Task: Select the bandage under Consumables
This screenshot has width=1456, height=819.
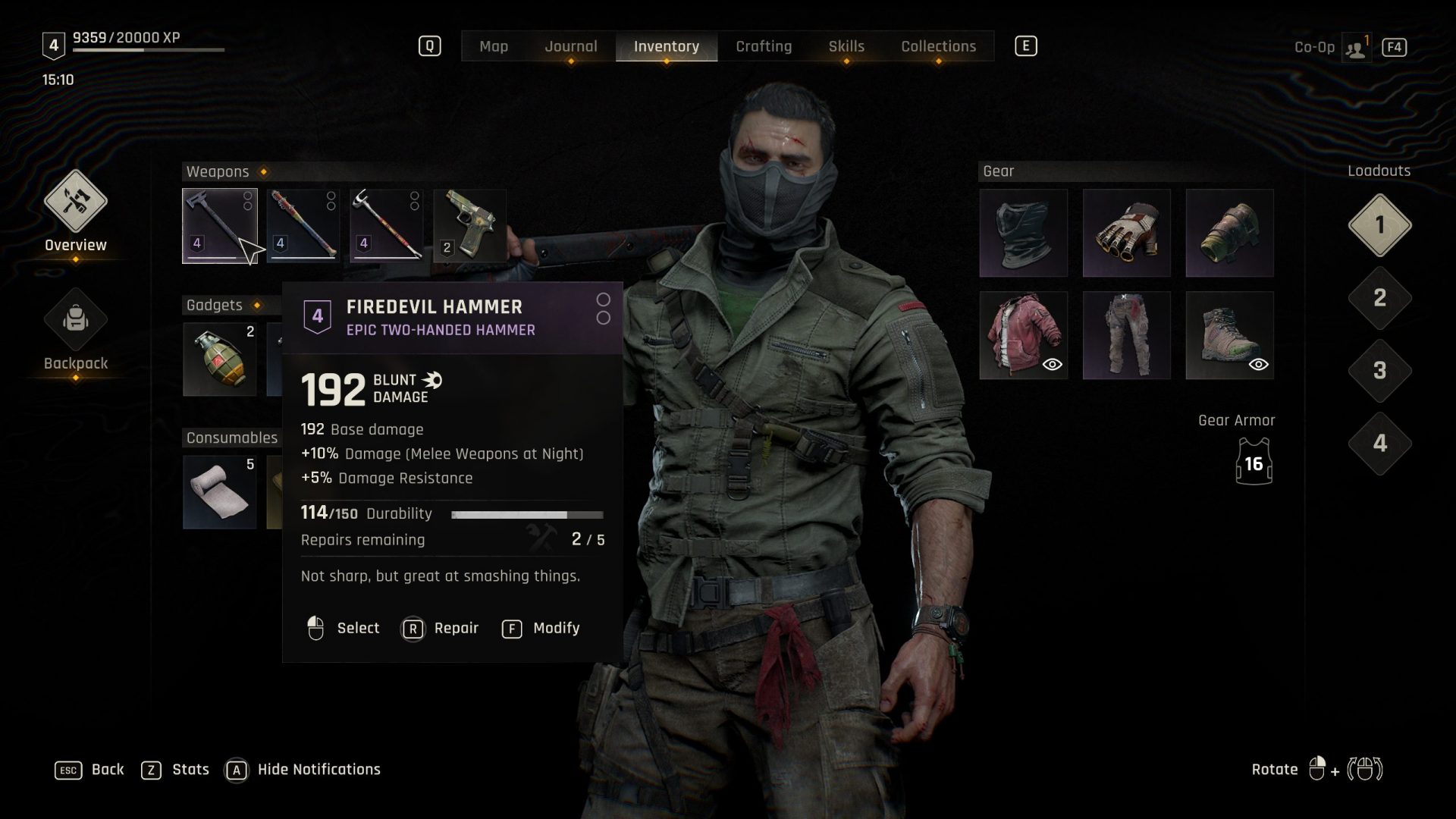Action: point(221,491)
